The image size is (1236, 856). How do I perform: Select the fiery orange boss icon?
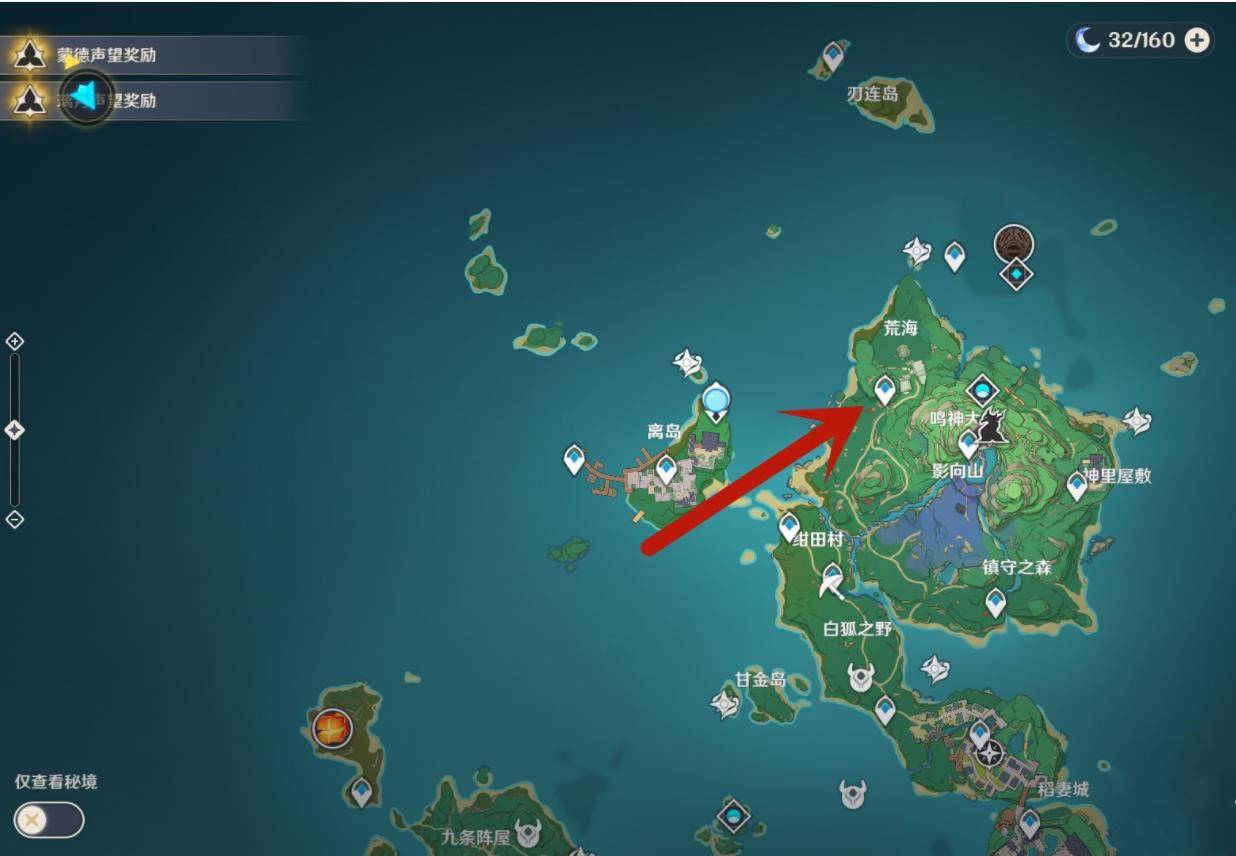pos(332,728)
